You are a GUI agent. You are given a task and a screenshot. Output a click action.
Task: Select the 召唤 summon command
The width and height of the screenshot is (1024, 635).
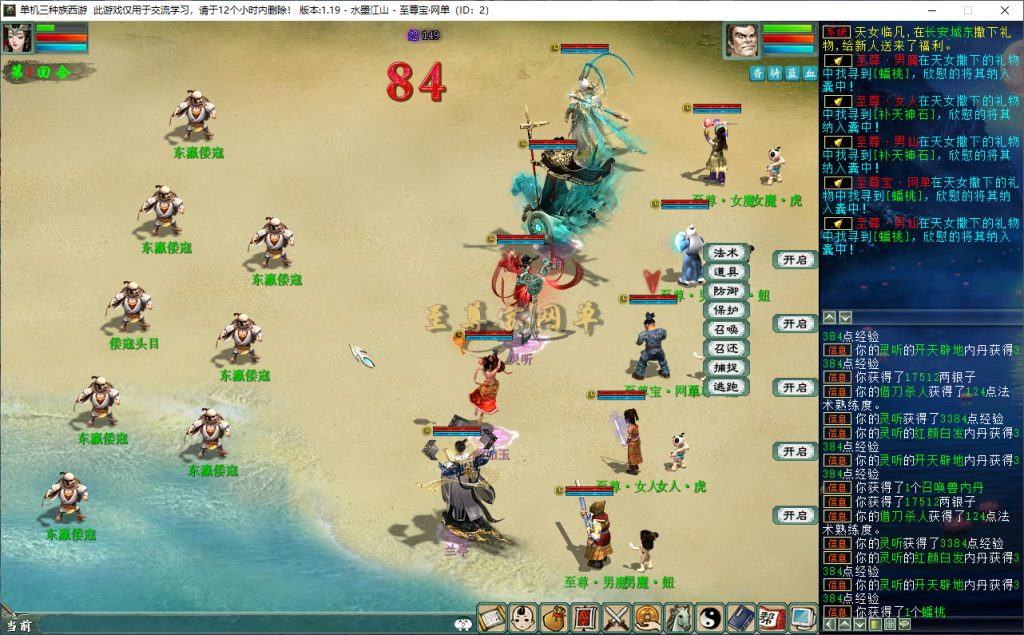pos(725,329)
